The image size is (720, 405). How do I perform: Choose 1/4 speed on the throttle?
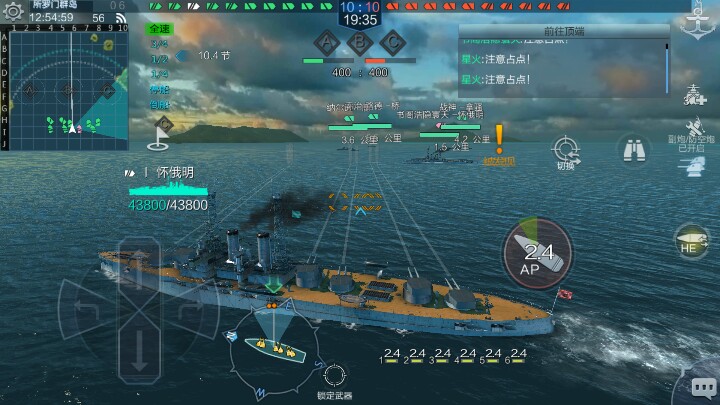click(x=159, y=74)
